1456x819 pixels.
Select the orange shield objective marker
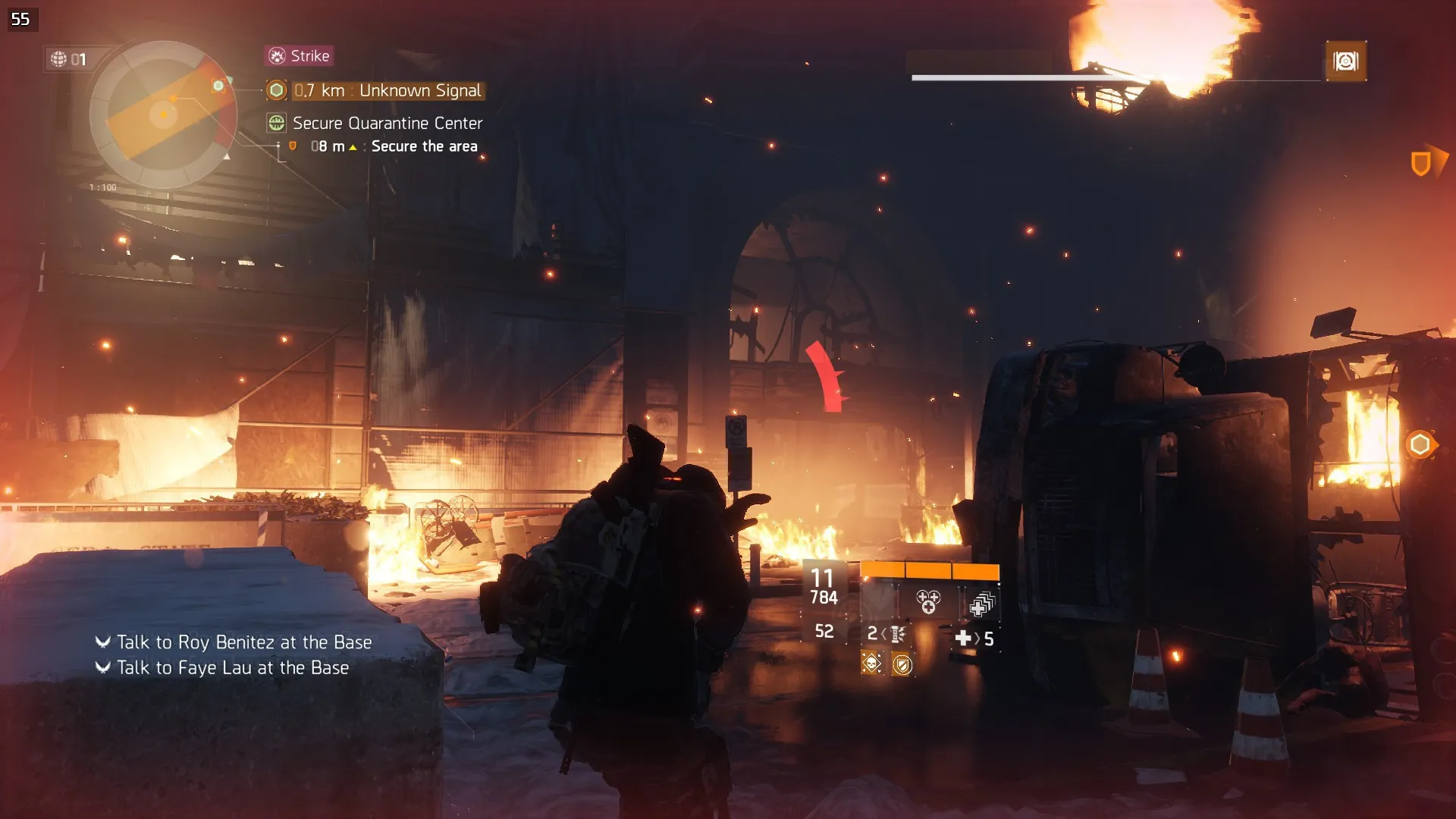pos(1420,163)
